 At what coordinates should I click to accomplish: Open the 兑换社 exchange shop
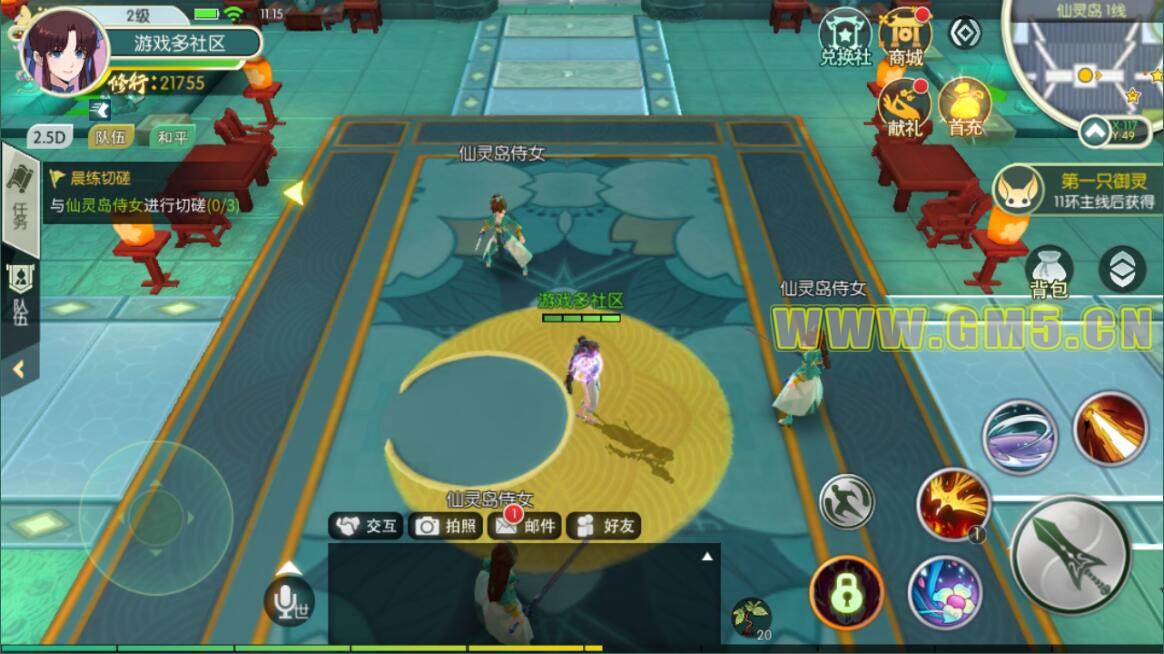point(846,36)
